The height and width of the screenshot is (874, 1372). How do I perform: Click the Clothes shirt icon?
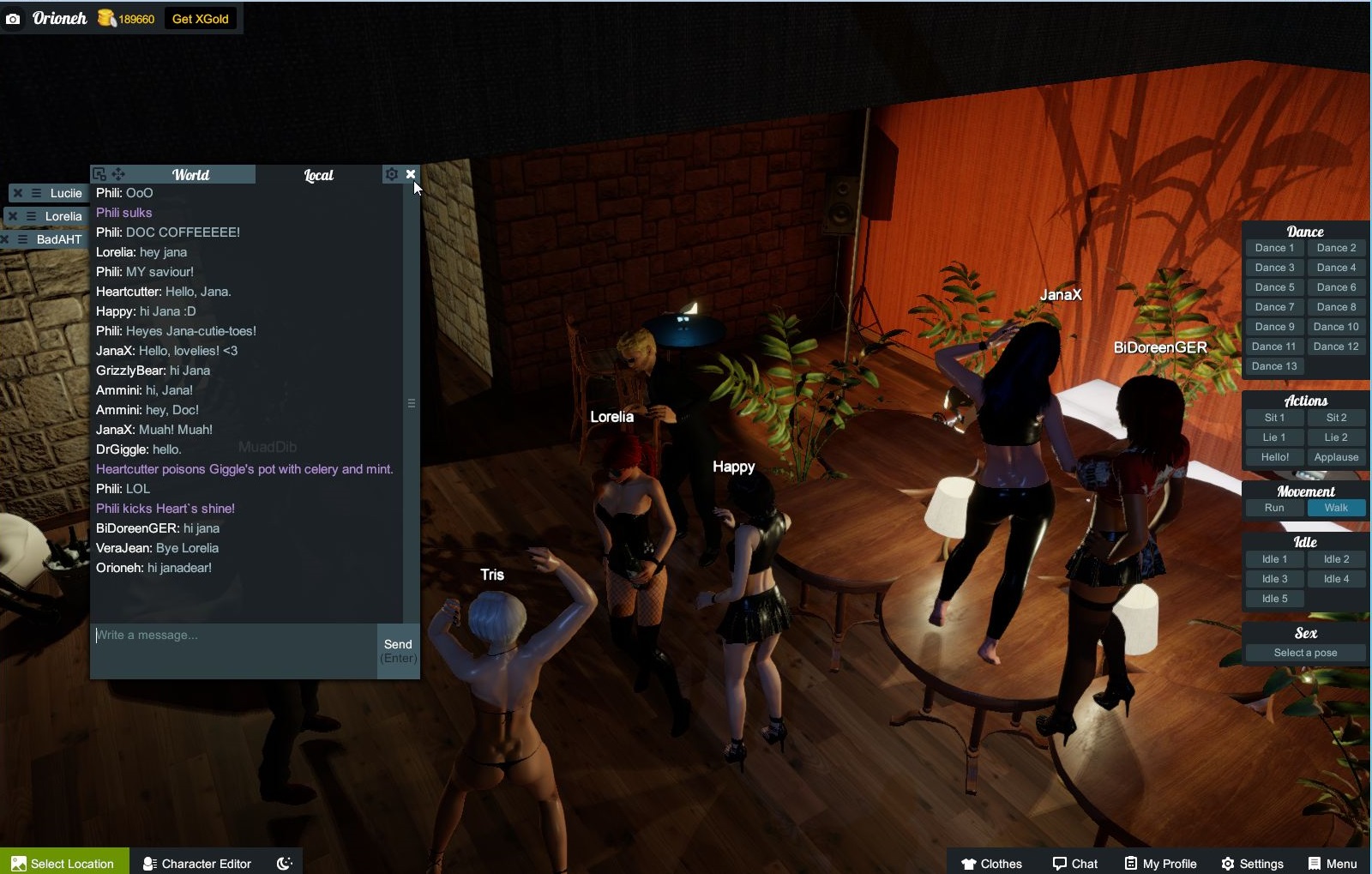968,863
